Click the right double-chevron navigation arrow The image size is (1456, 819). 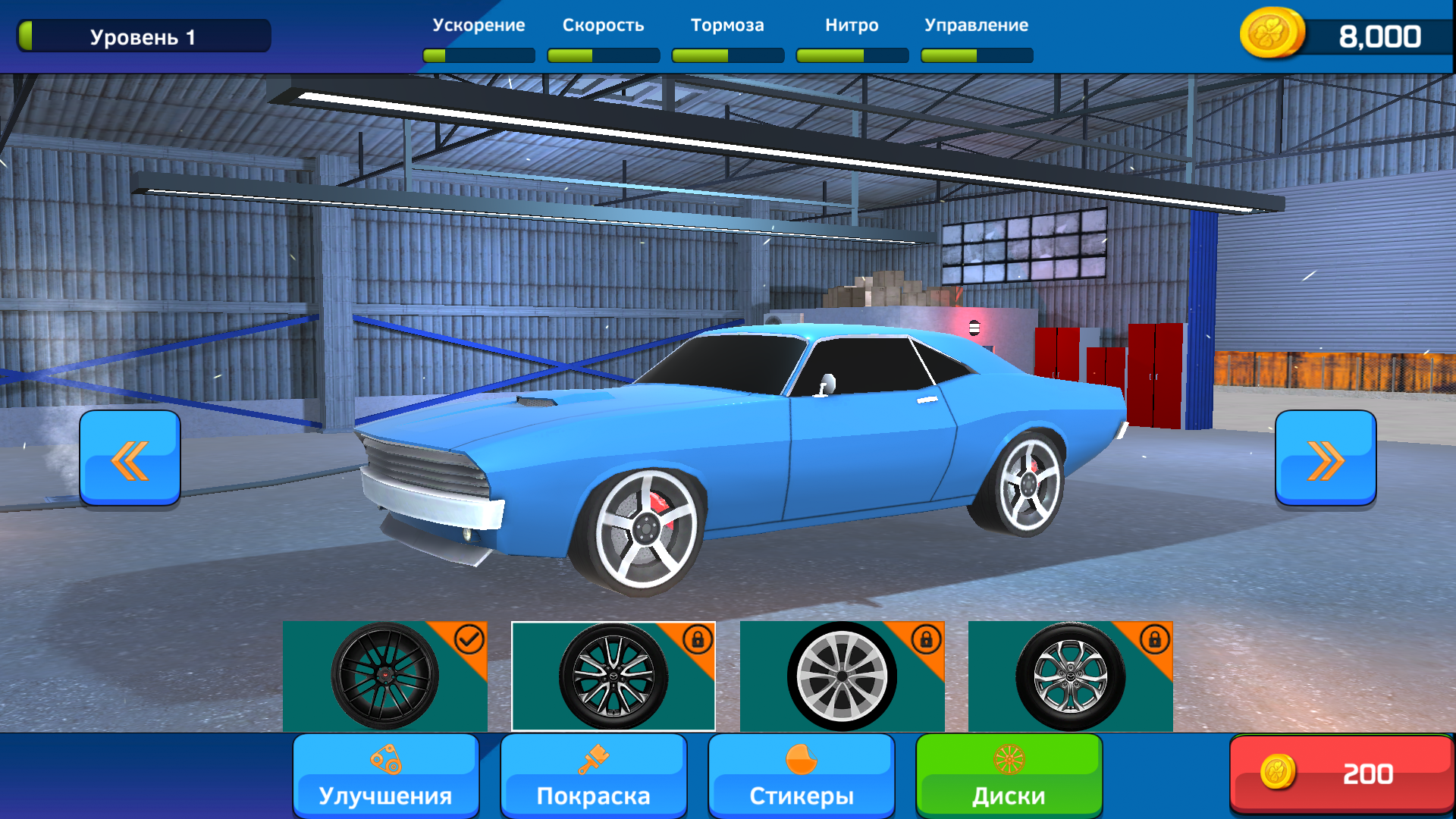1326,458
